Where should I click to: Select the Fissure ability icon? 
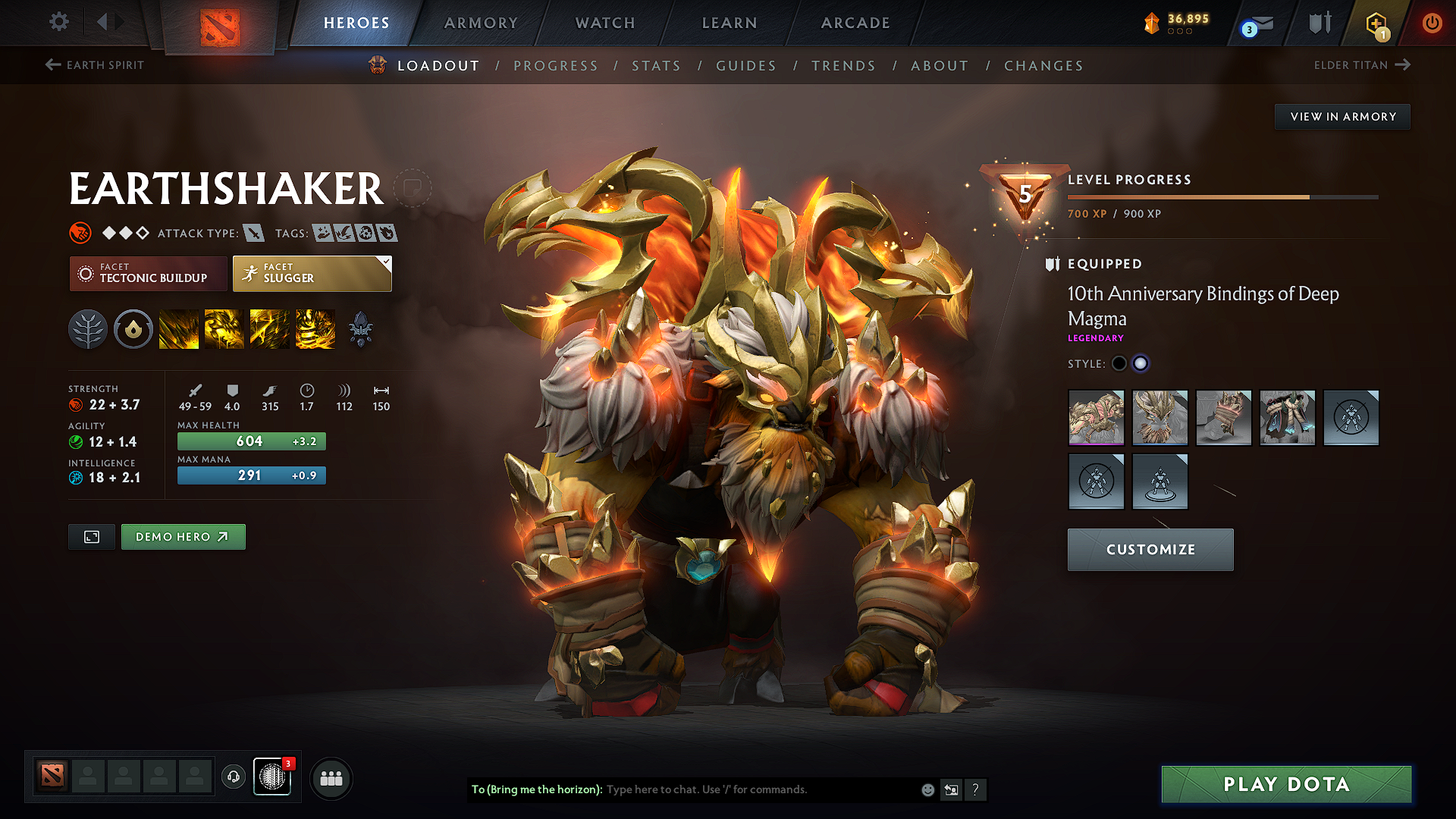pos(178,328)
